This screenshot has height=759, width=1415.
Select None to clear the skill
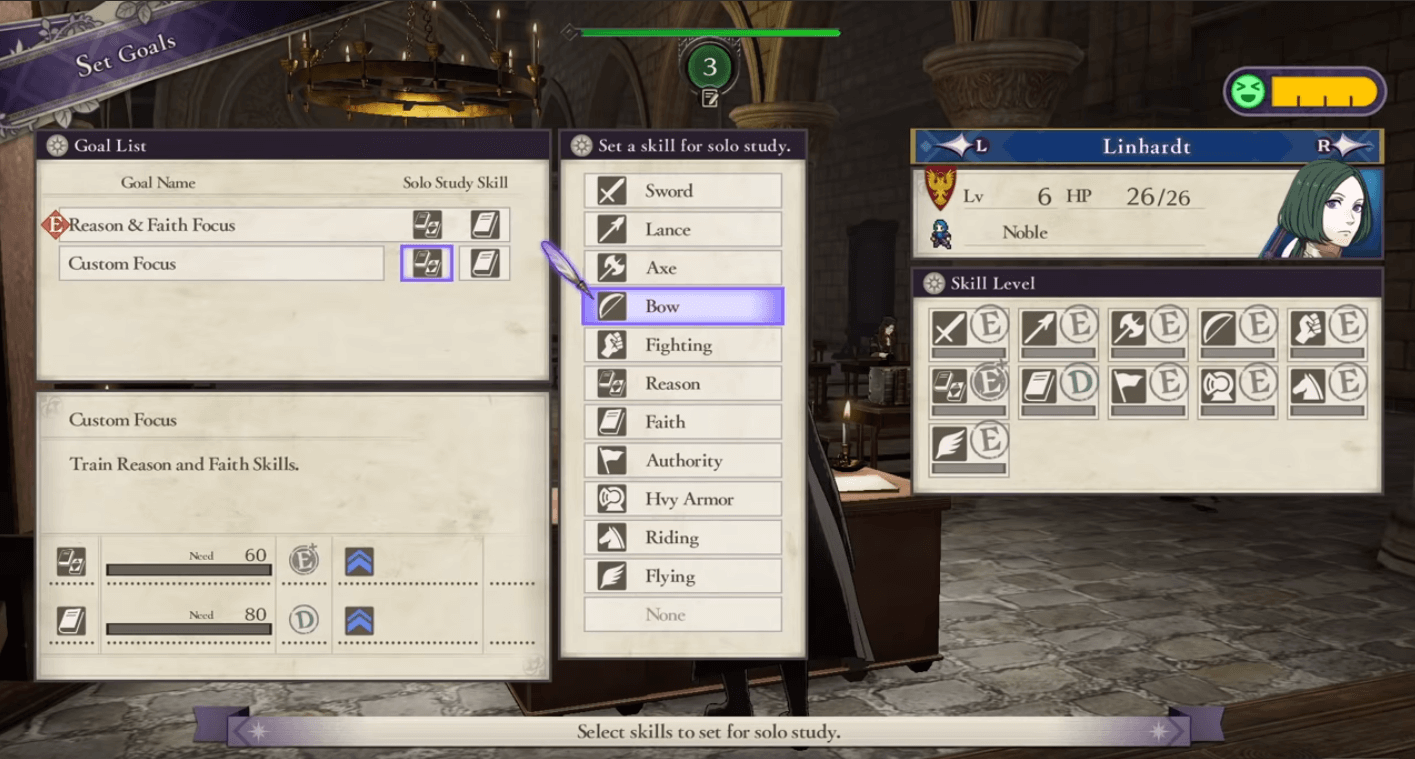[x=682, y=615]
